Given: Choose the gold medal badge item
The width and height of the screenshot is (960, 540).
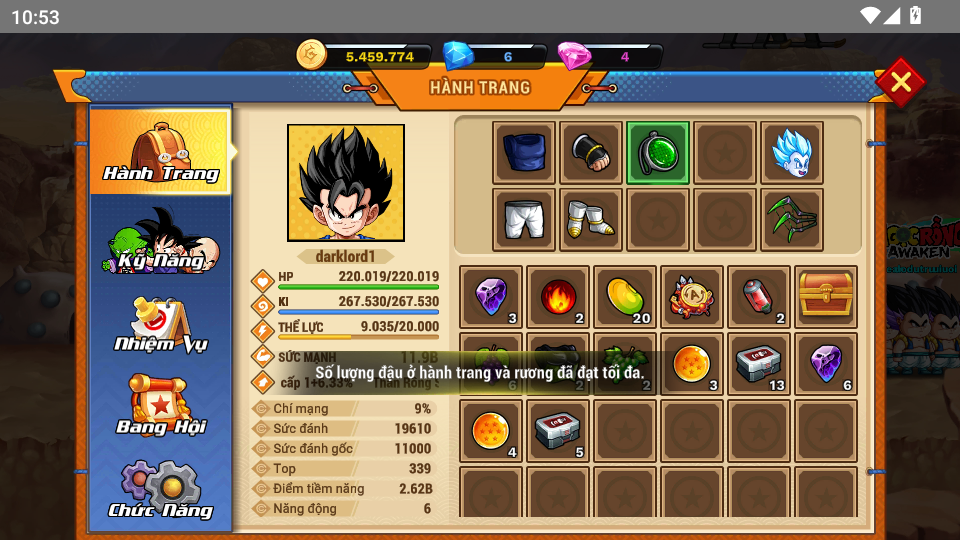Looking at the screenshot, I should click(692, 297).
